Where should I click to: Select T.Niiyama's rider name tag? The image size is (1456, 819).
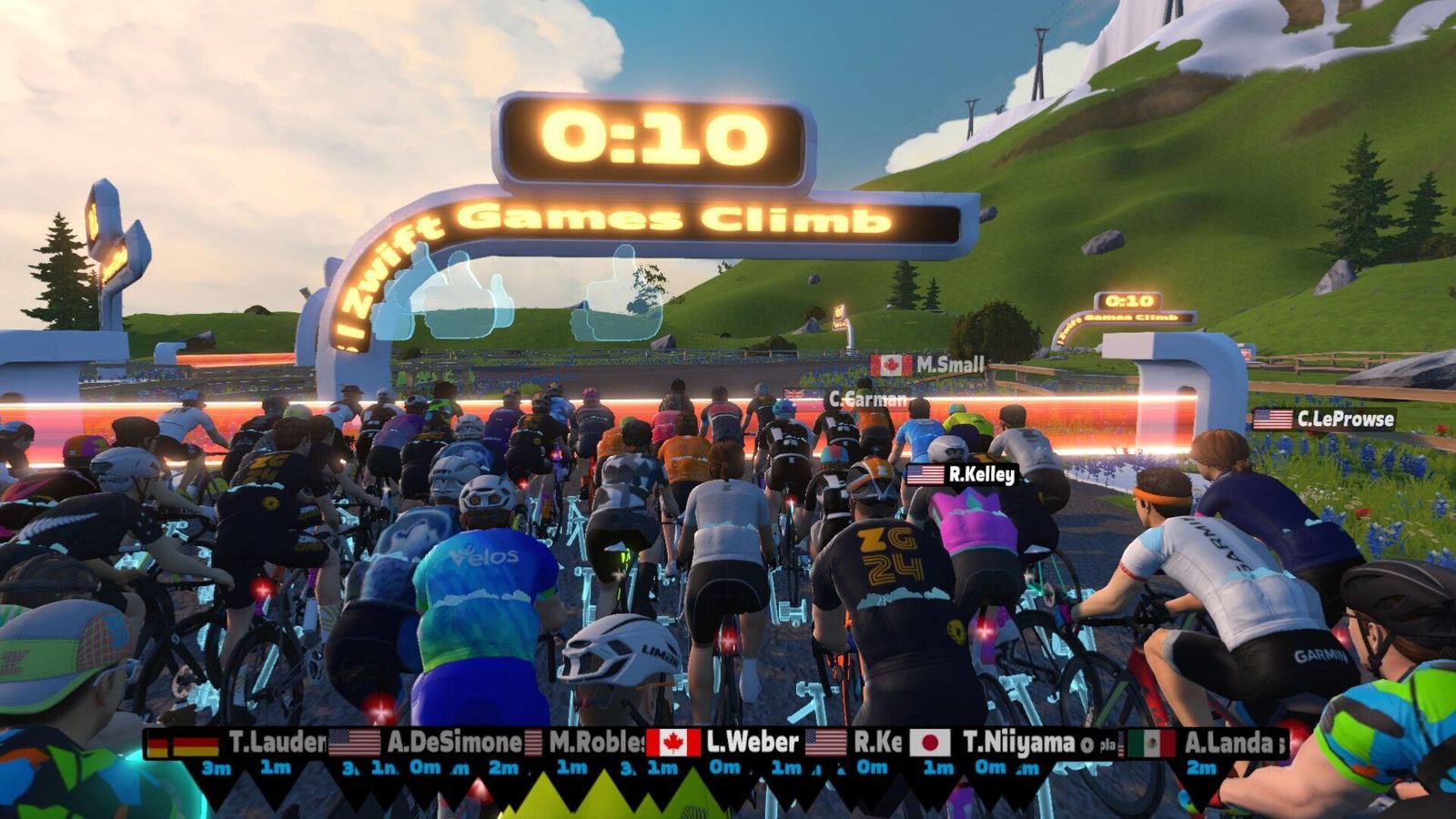tap(1001, 743)
